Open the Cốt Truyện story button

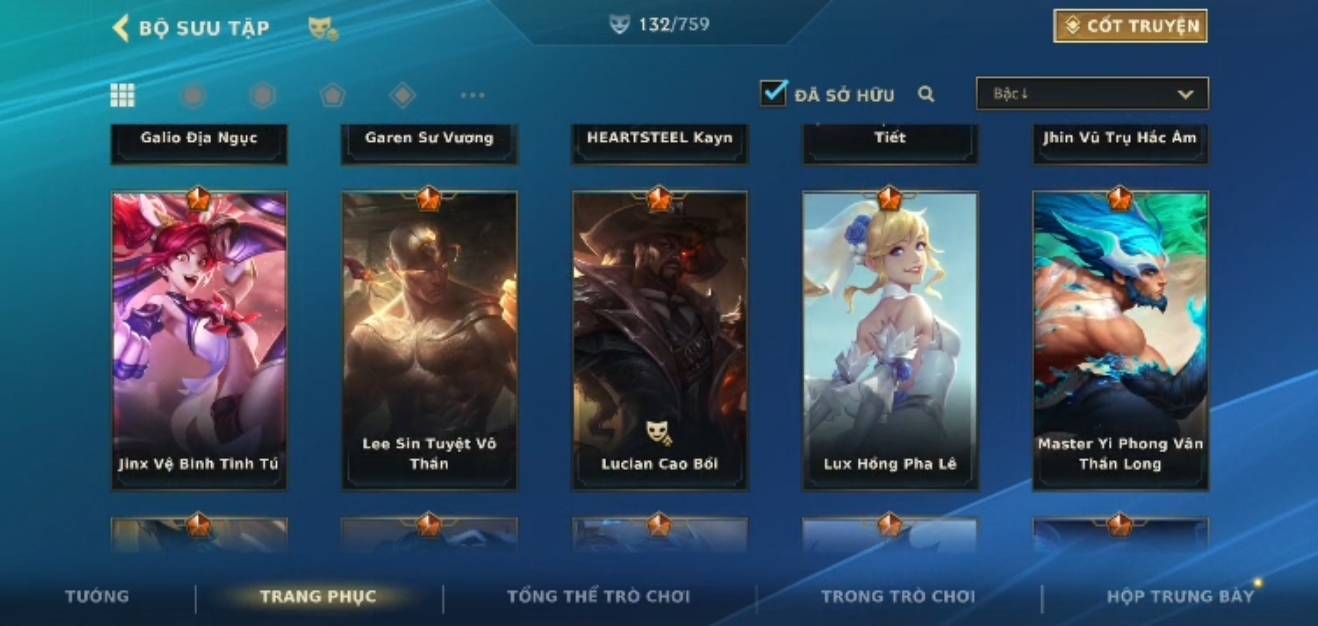[x=1130, y=26]
